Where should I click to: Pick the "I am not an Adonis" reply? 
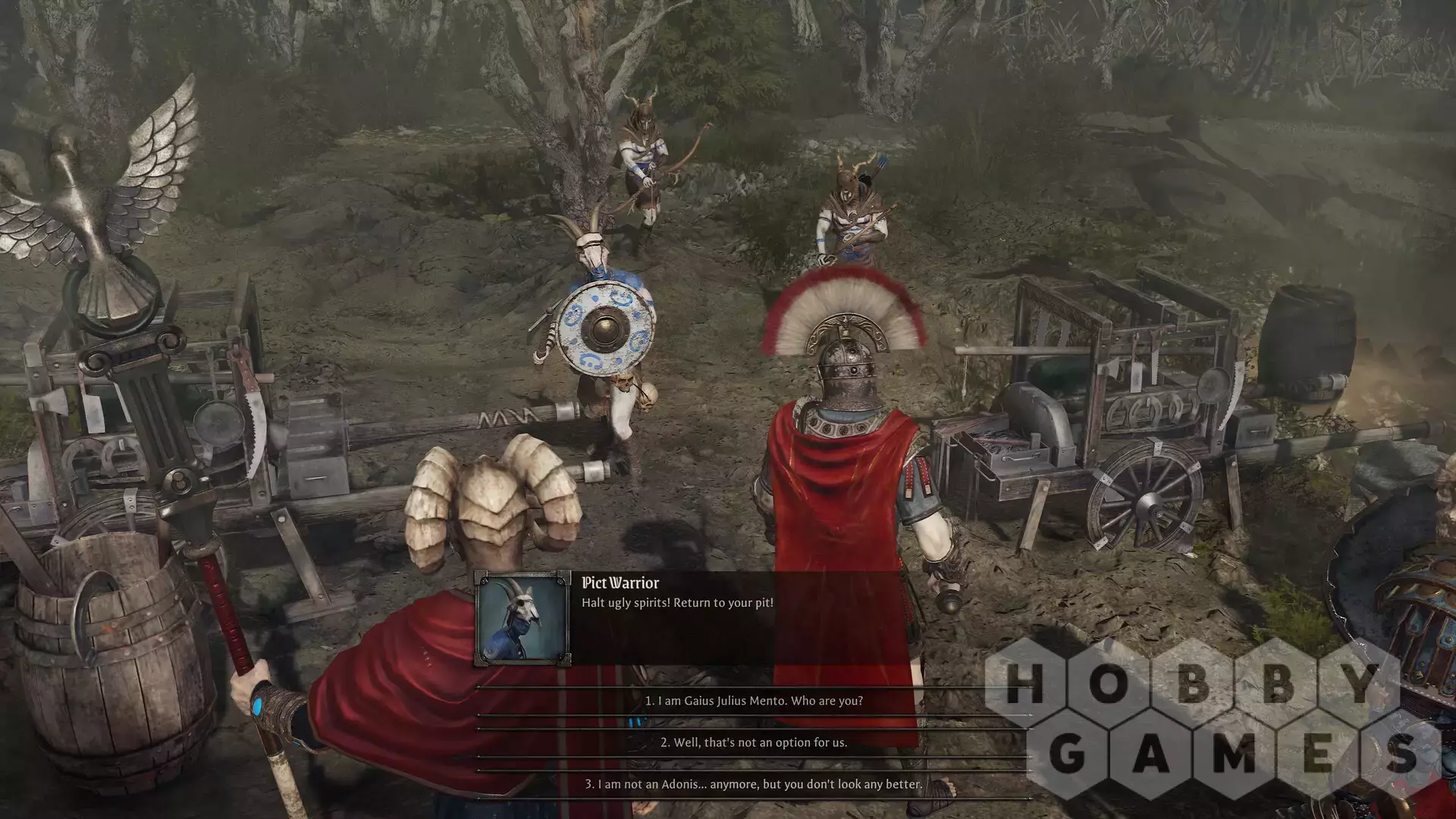pyautogui.click(x=753, y=784)
